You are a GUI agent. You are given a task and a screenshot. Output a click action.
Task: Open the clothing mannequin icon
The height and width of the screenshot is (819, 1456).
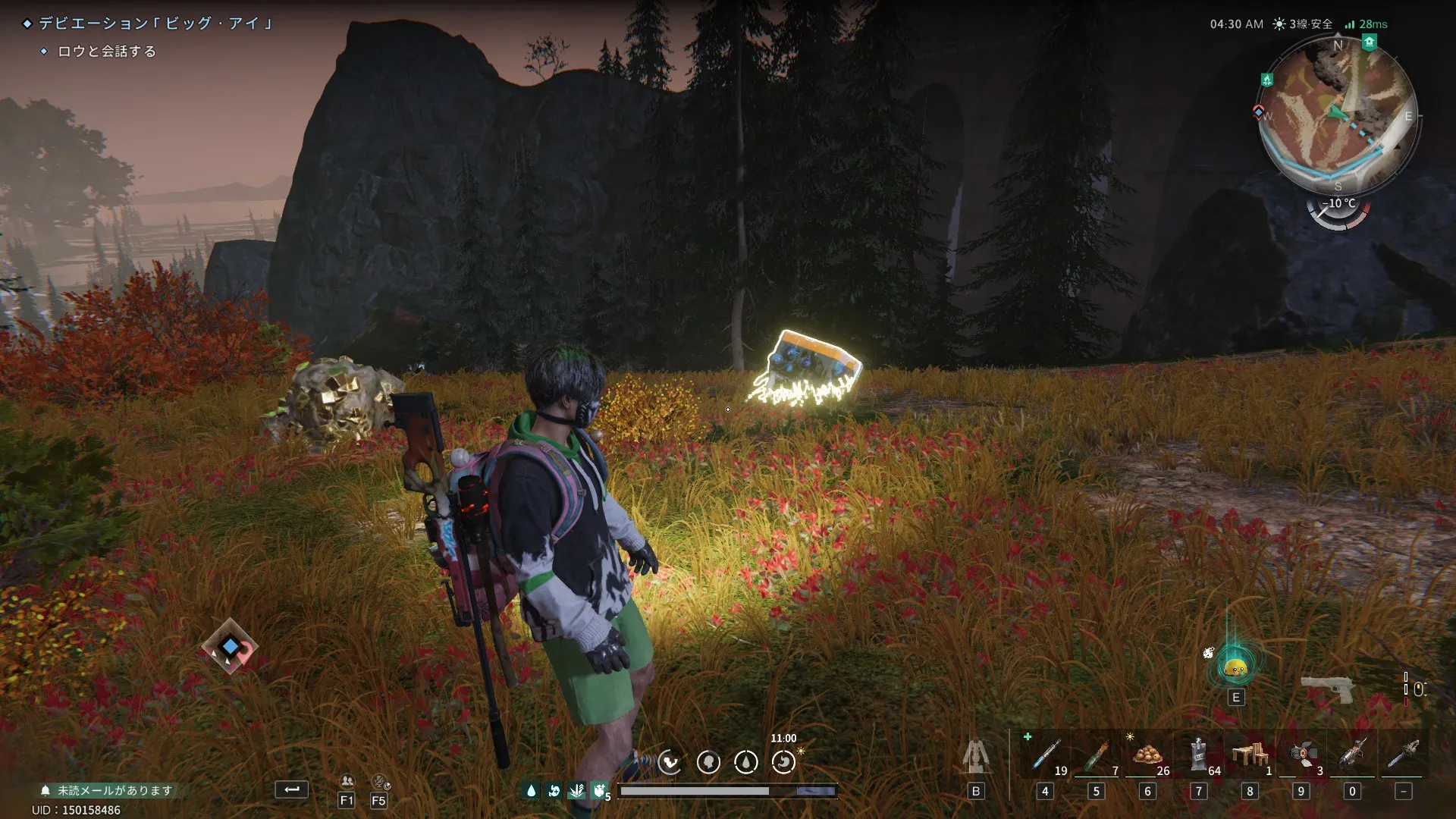[976, 757]
